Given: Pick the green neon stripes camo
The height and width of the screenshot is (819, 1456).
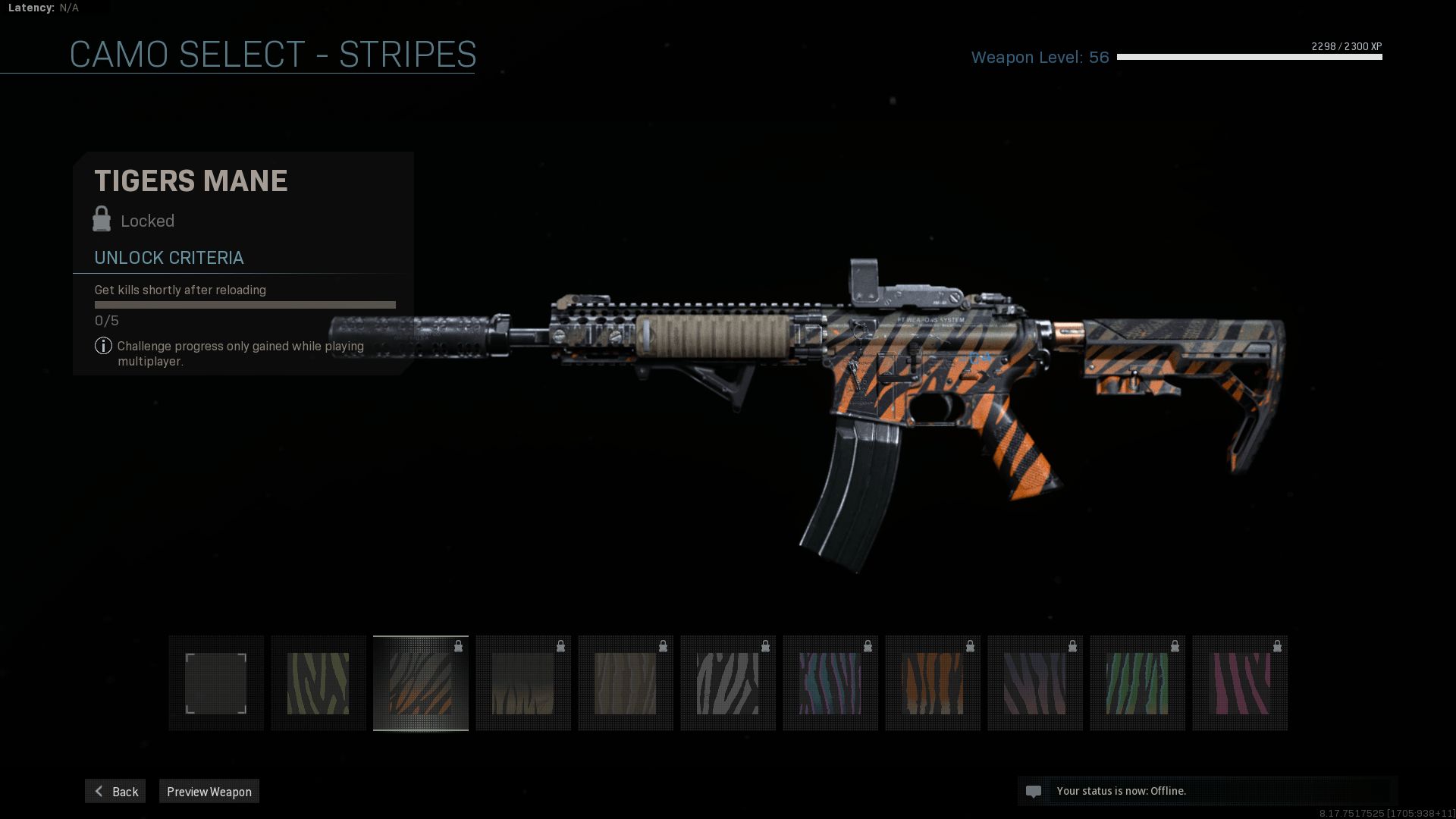Looking at the screenshot, I should pos(1137,683).
